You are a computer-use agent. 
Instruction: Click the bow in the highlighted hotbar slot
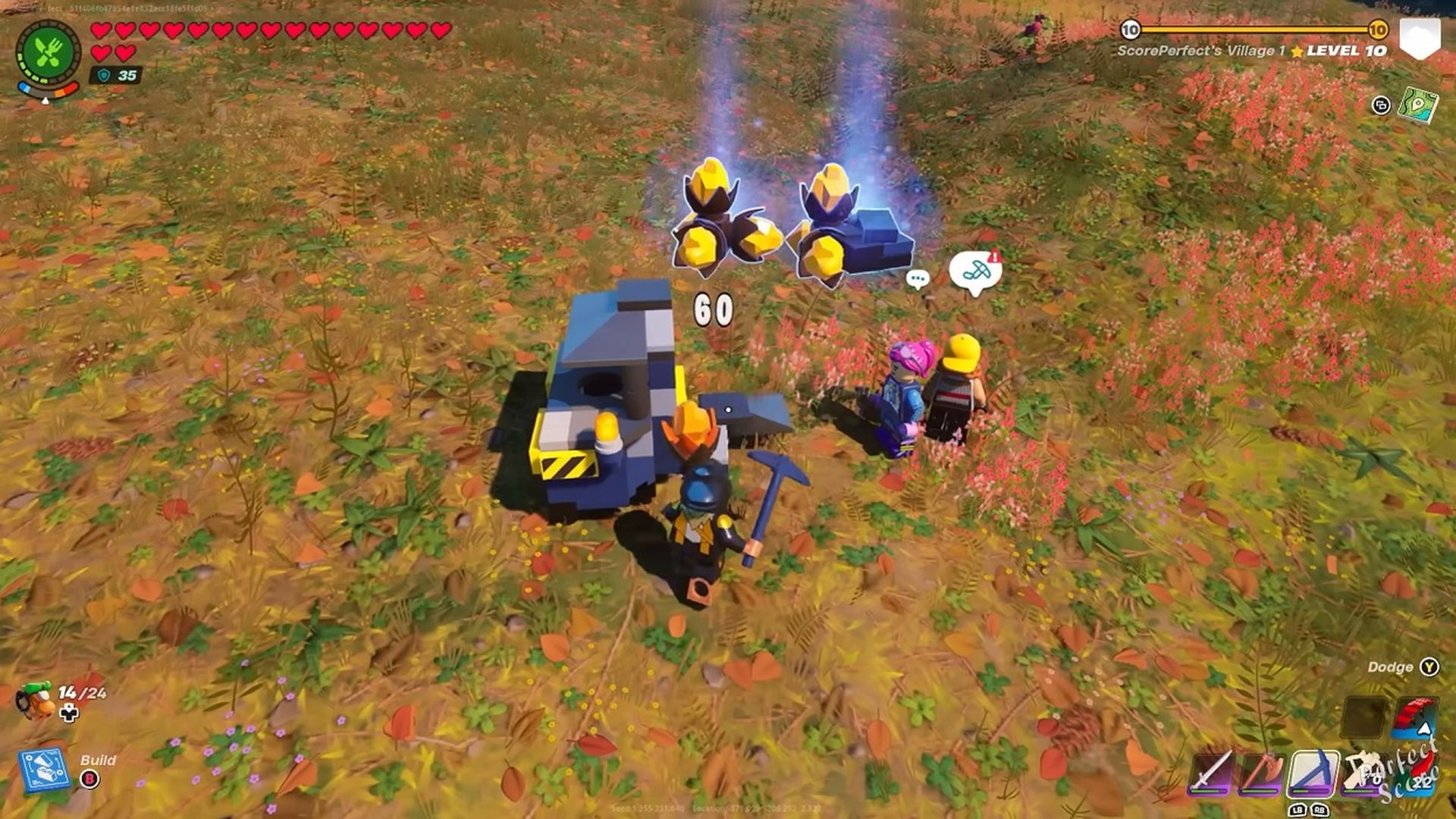[x=1315, y=772]
